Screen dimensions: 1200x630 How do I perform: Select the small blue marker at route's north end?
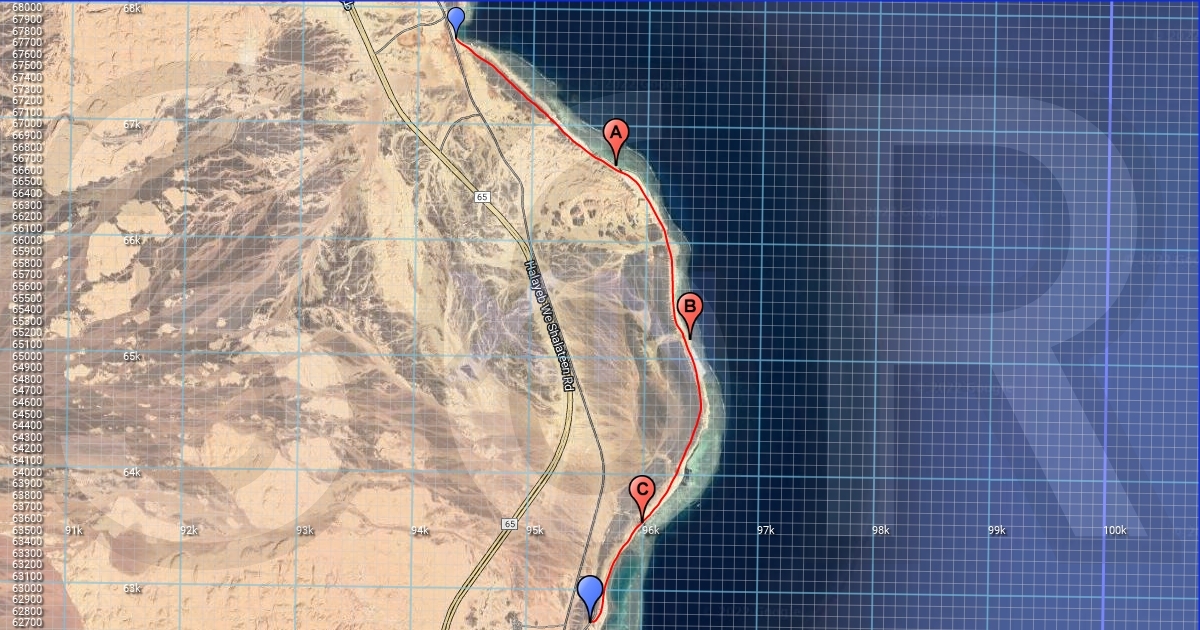point(456,19)
